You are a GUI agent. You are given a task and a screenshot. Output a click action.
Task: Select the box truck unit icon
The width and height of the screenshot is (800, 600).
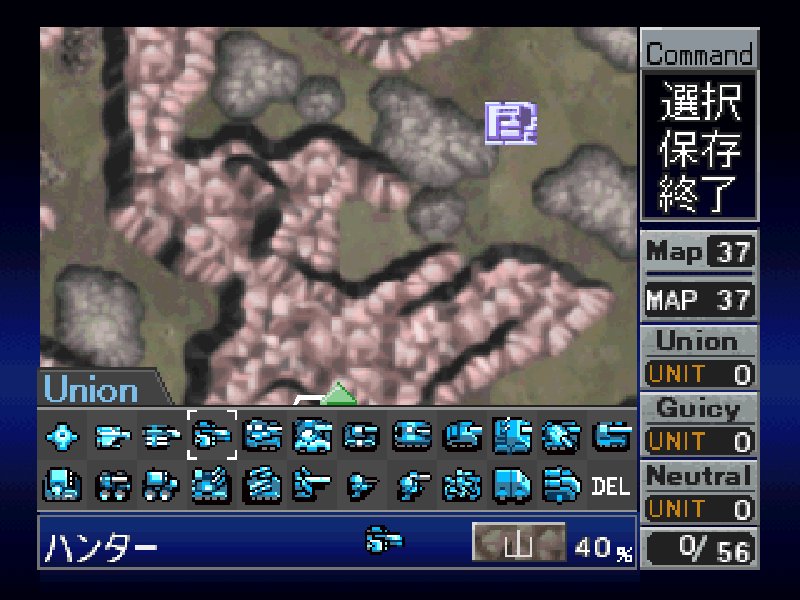click(512, 486)
